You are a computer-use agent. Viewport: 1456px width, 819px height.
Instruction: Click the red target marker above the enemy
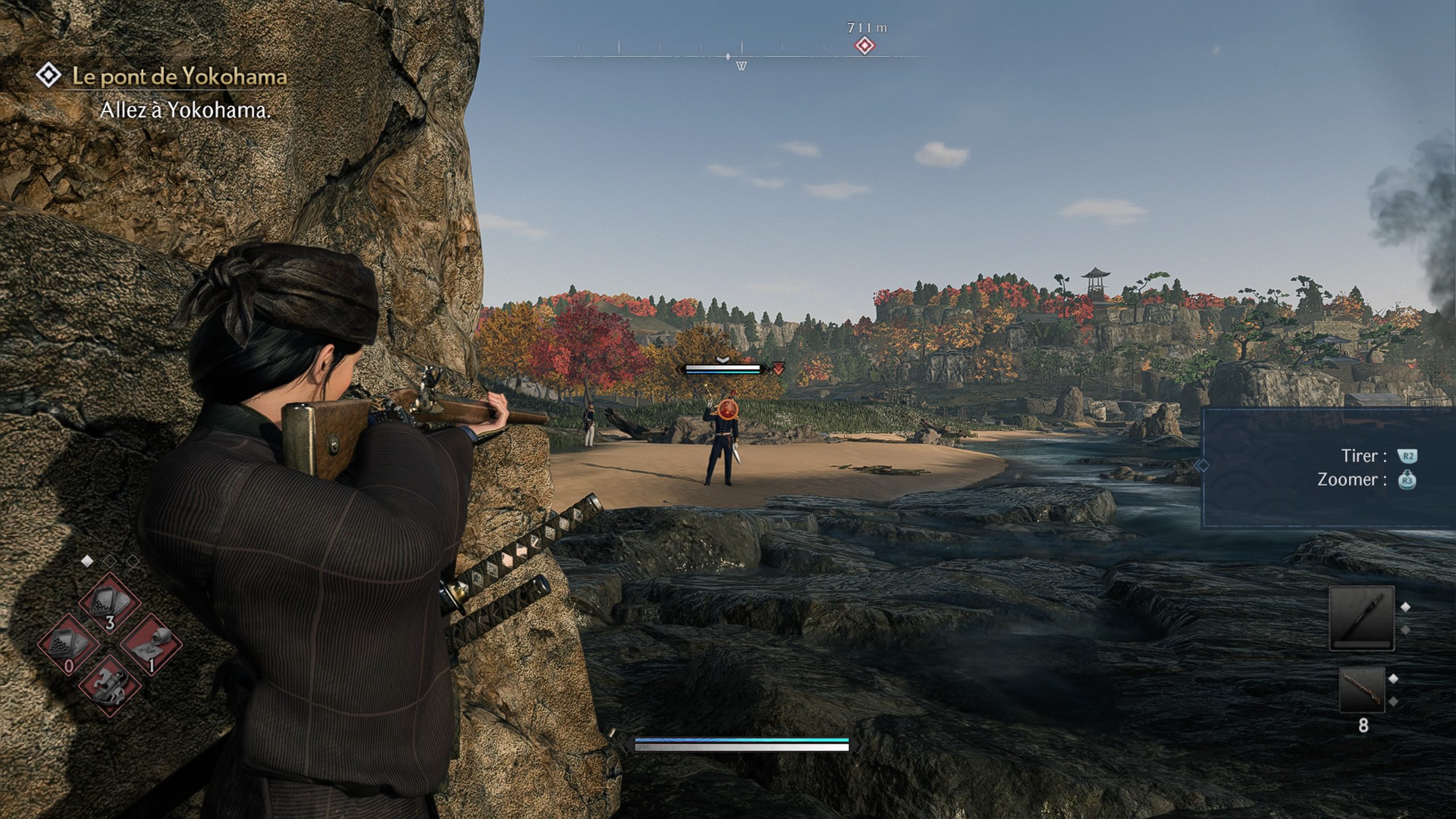click(778, 369)
